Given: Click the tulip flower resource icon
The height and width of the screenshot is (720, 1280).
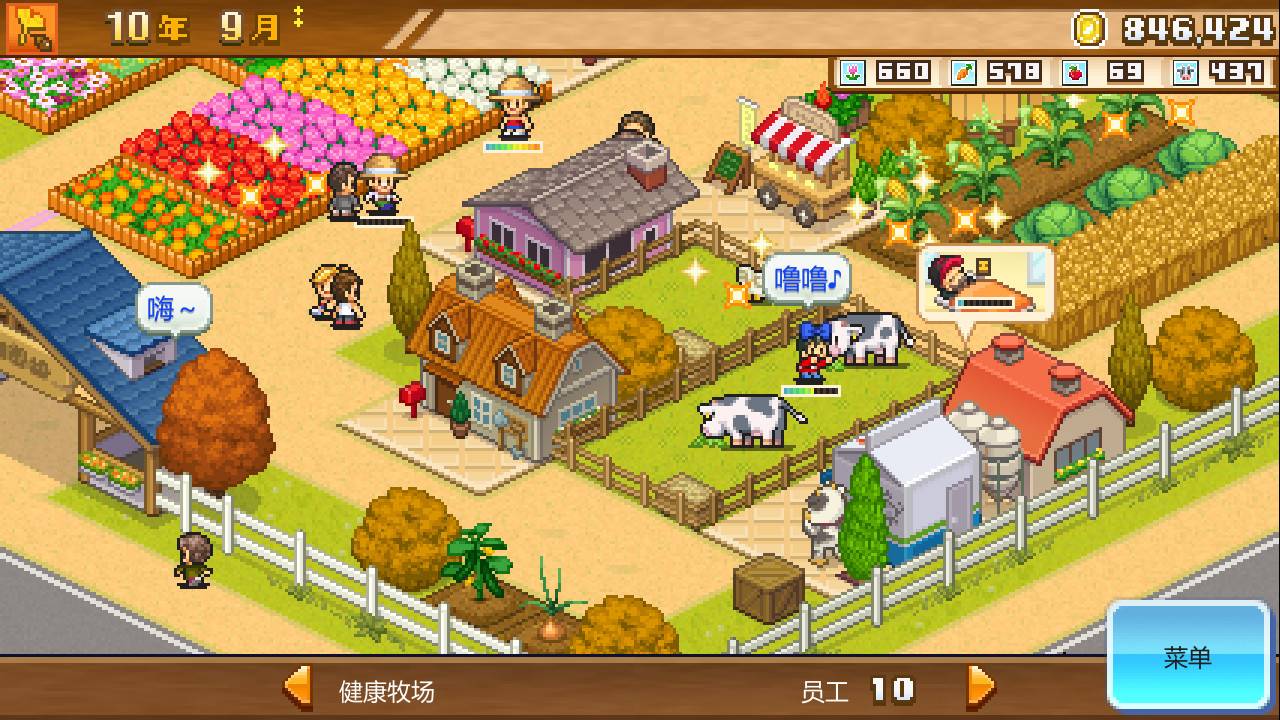Looking at the screenshot, I should pos(854,71).
